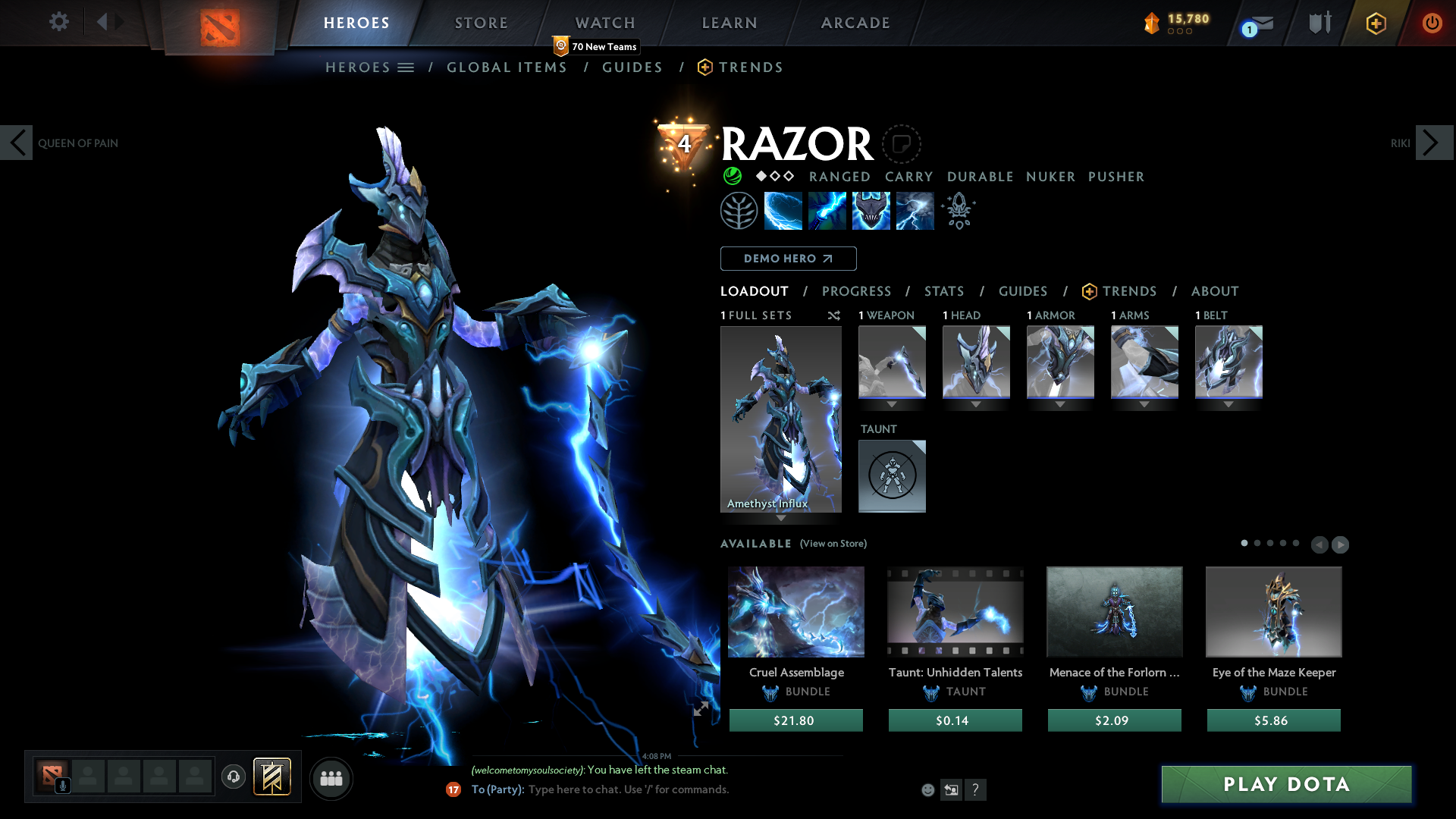Open the Learn section

(x=730, y=23)
